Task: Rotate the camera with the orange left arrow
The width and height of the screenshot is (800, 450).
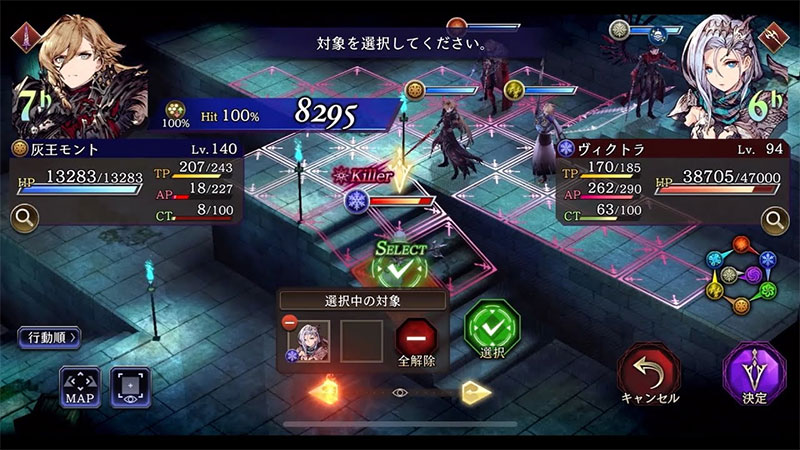Action: point(326,392)
